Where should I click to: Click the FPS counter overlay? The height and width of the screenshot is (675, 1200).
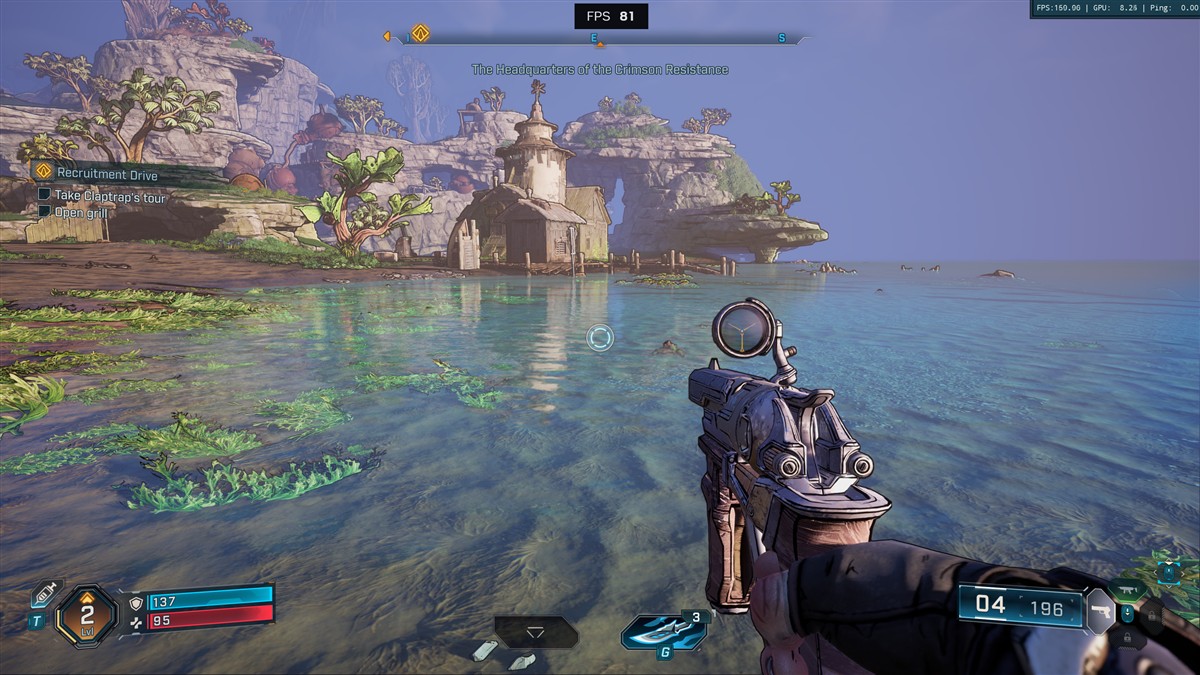click(610, 16)
